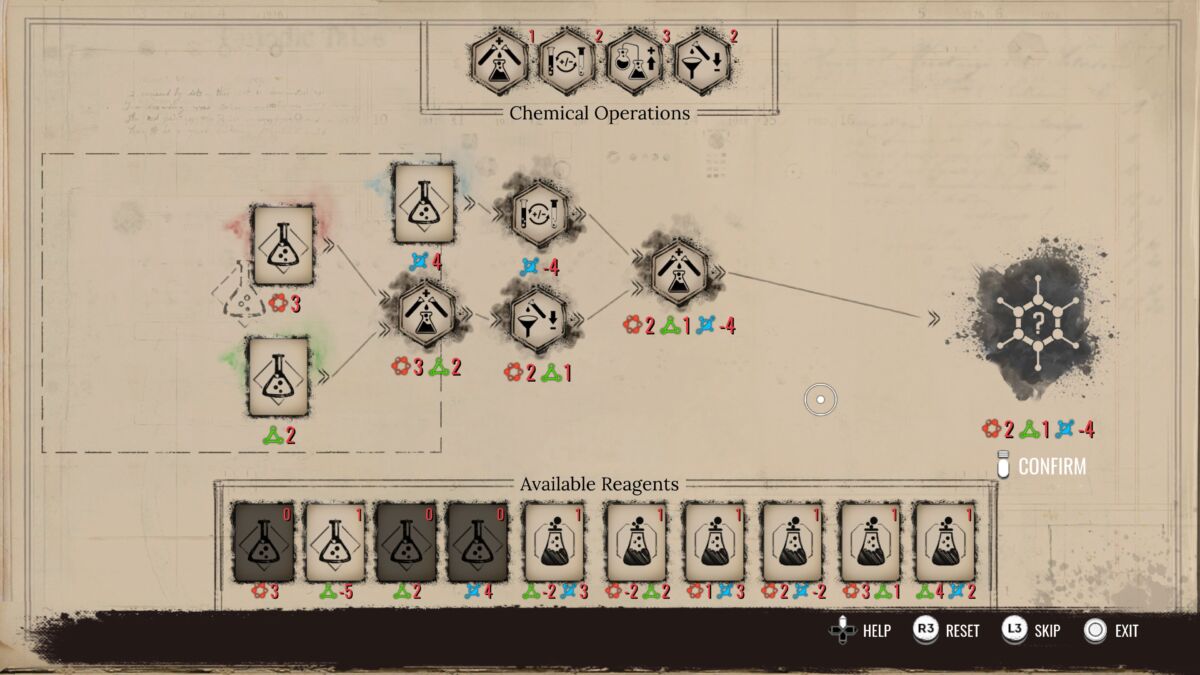
Task: Choose the plus/minus invert chemical operation
Action: (x=567, y=62)
